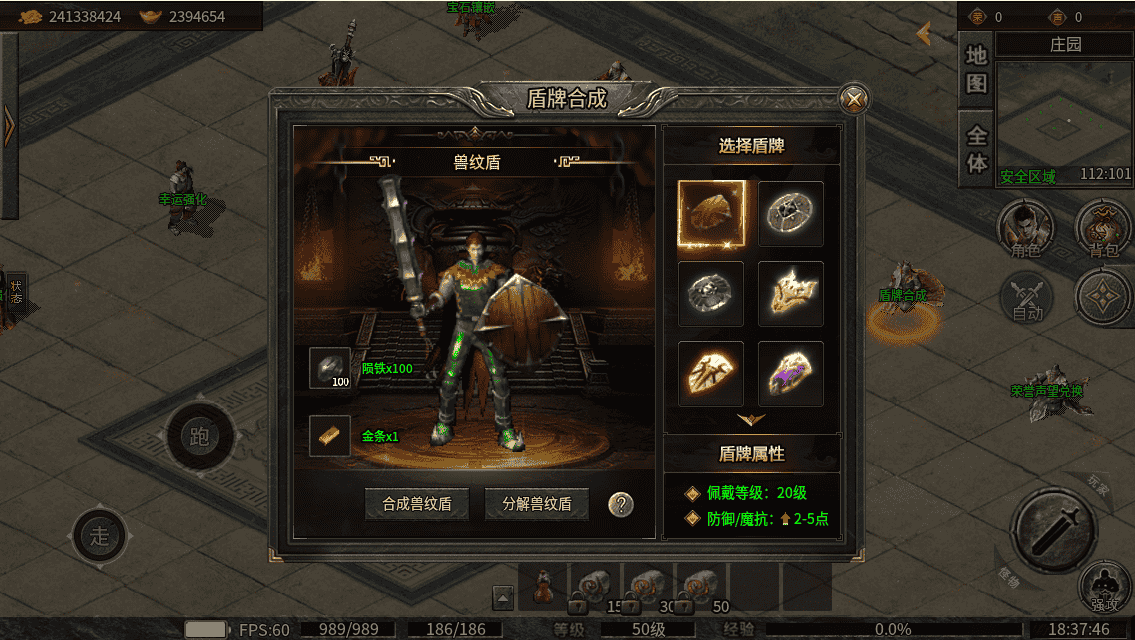Select the 走 walk movement button
This screenshot has height=640, width=1135.
[x=100, y=536]
